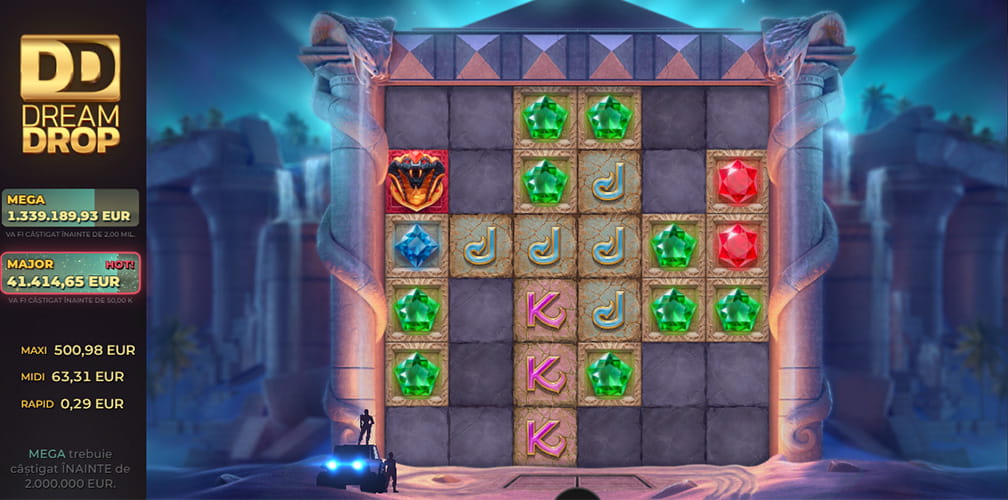Image resolution: width=1008 pixels, height=500 pixels.
Task: Choose the MIDI jackpot row
Action: pos(72,377)
